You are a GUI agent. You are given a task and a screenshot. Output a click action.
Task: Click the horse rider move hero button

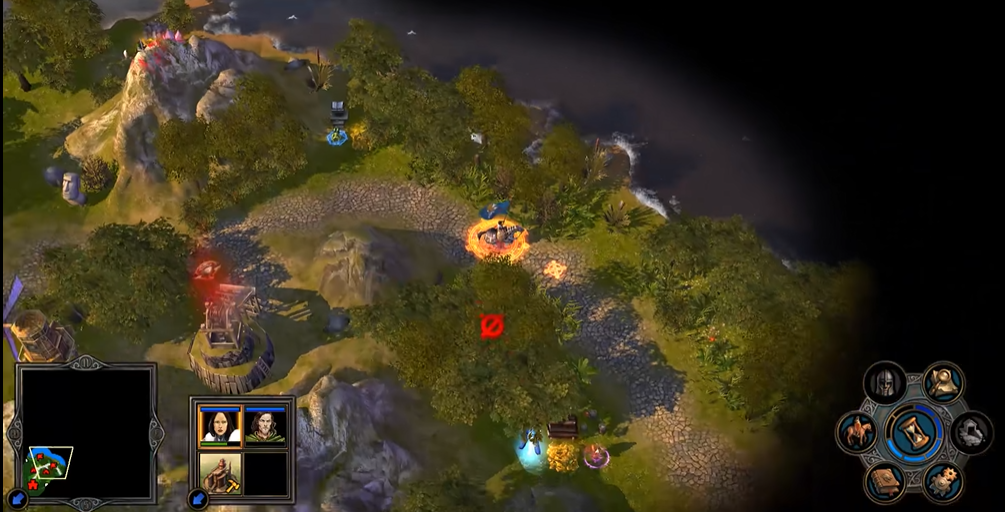(x=857, y=433)
